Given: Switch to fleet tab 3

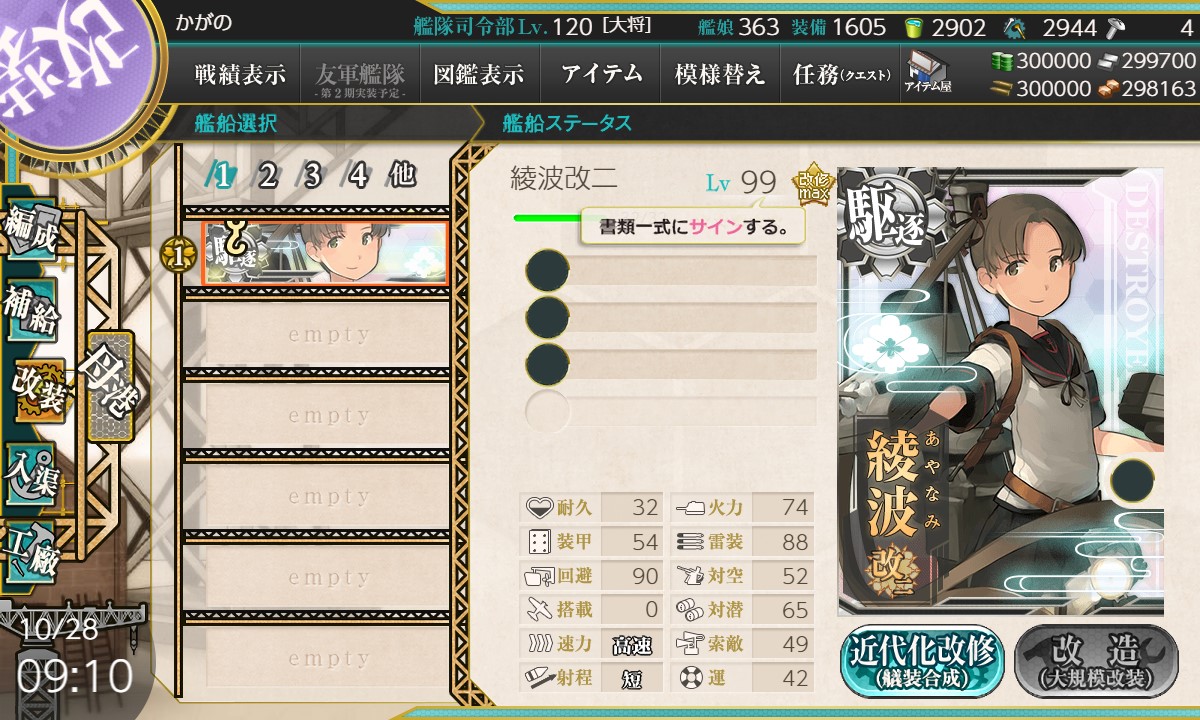Looking at the screenshot, I should pos(312,176).
